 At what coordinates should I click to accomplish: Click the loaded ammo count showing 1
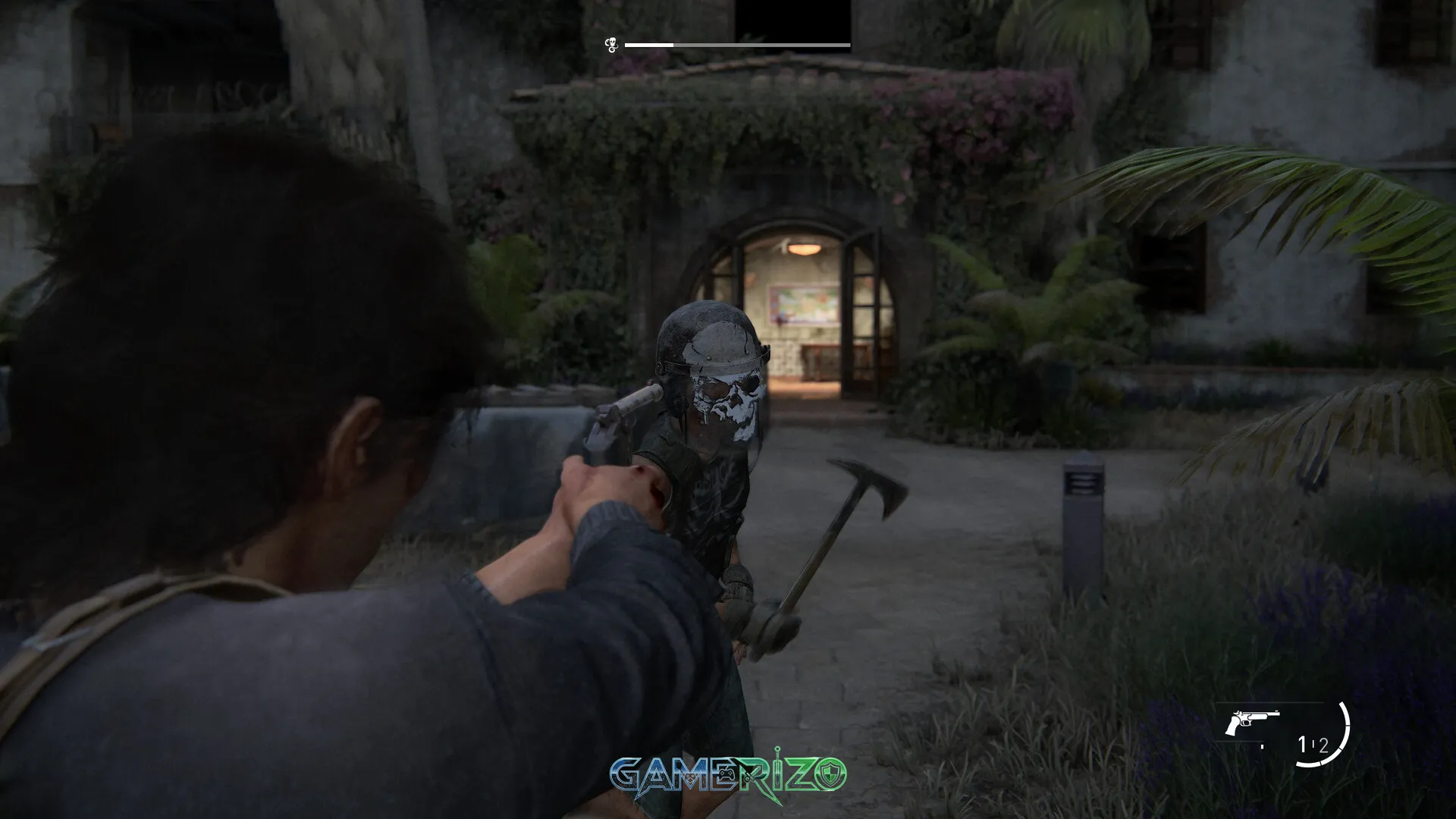1301,743
